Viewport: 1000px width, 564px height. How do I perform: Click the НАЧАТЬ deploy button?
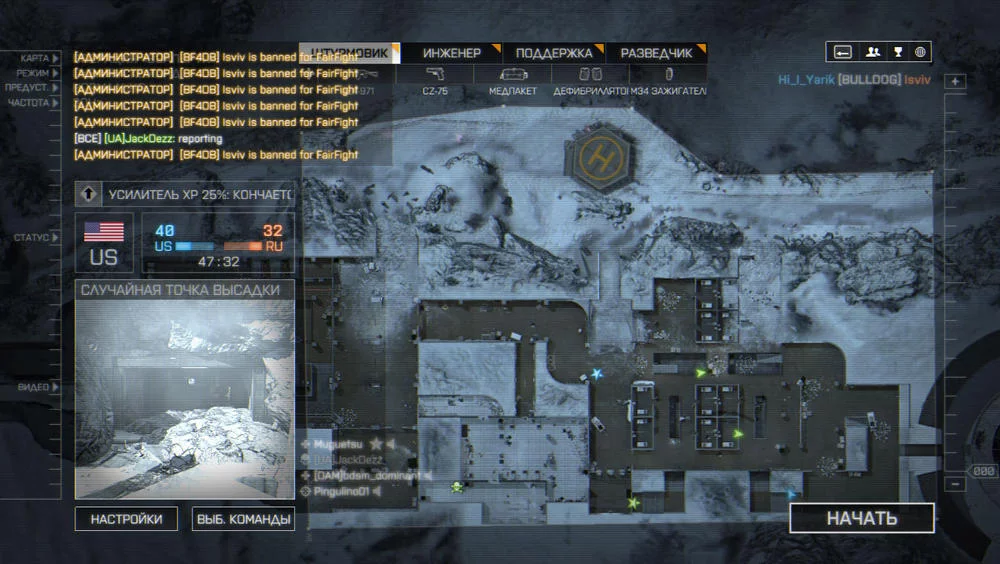pyautogui.click(x=861, y=518)
